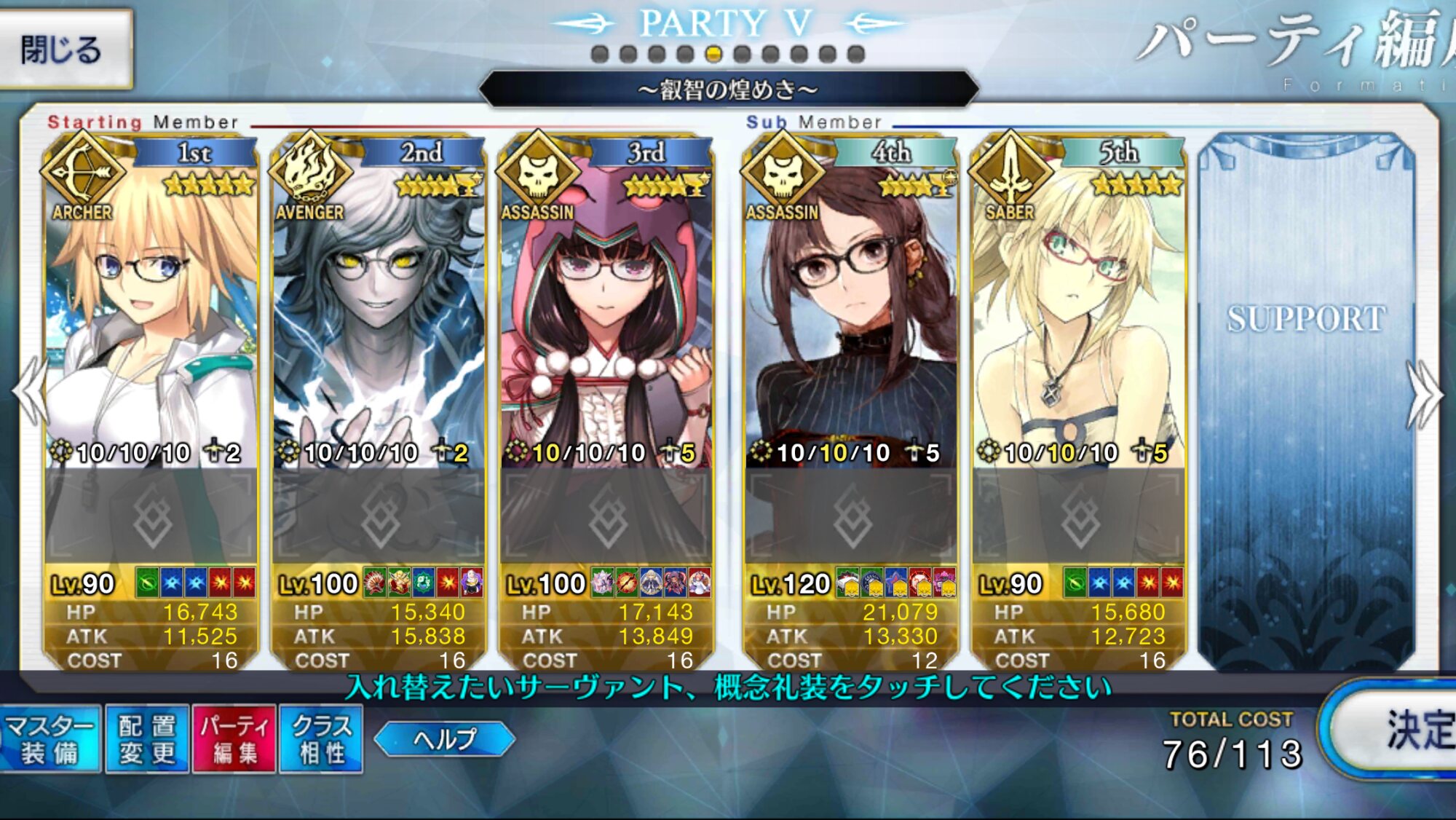Go to the previous party with left arrow
This screenshot has height=820, width=1456.
pos(29,393)
